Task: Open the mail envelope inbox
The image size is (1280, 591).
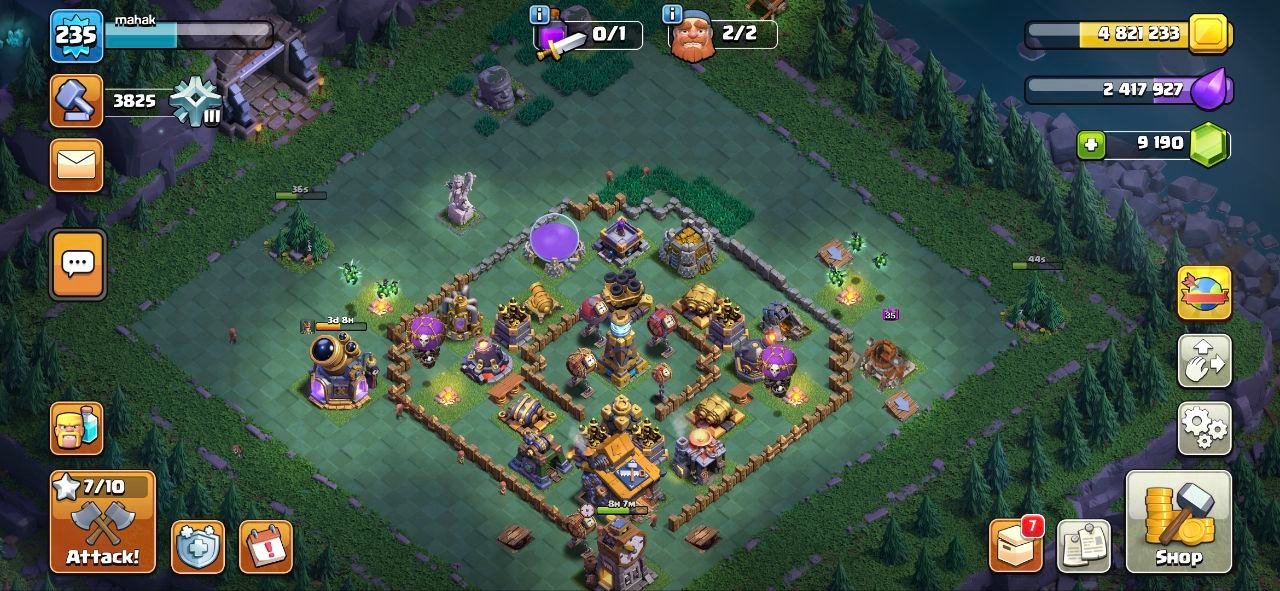Action: 77,165
